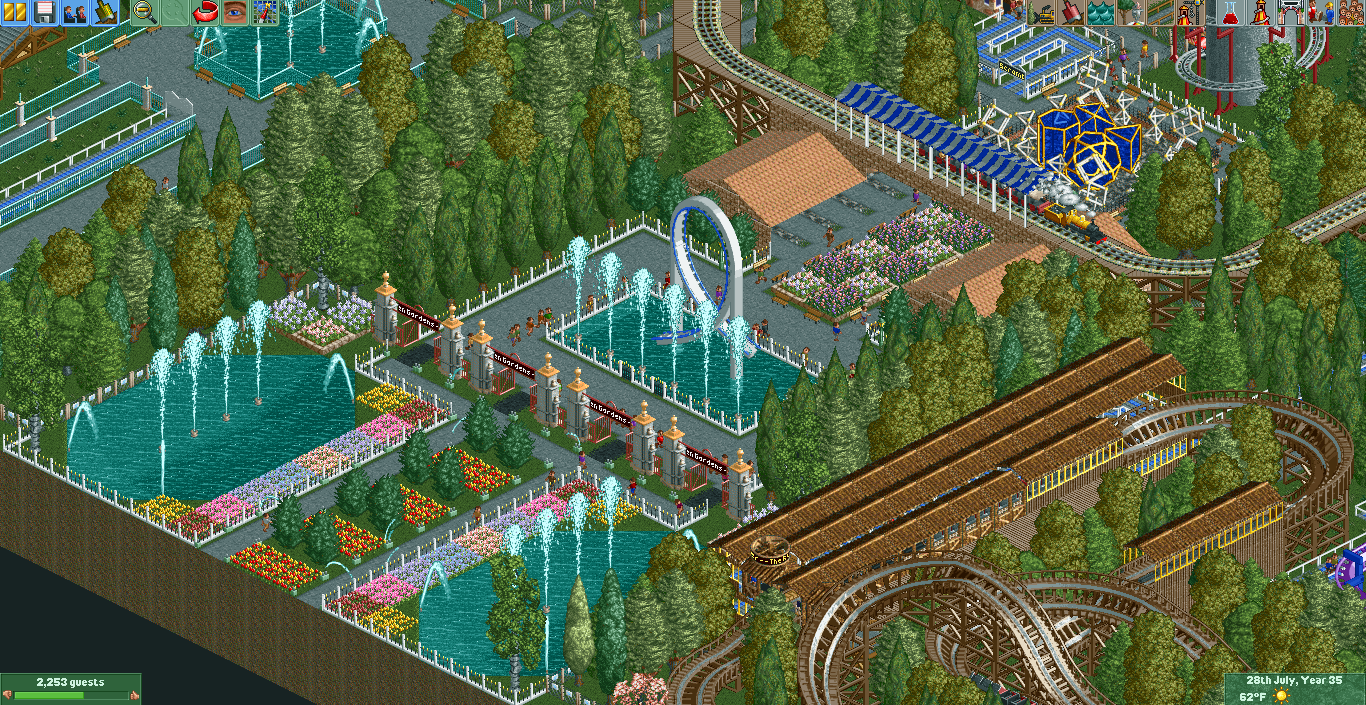Choose the water adjustment tool

click(1100, 12)
